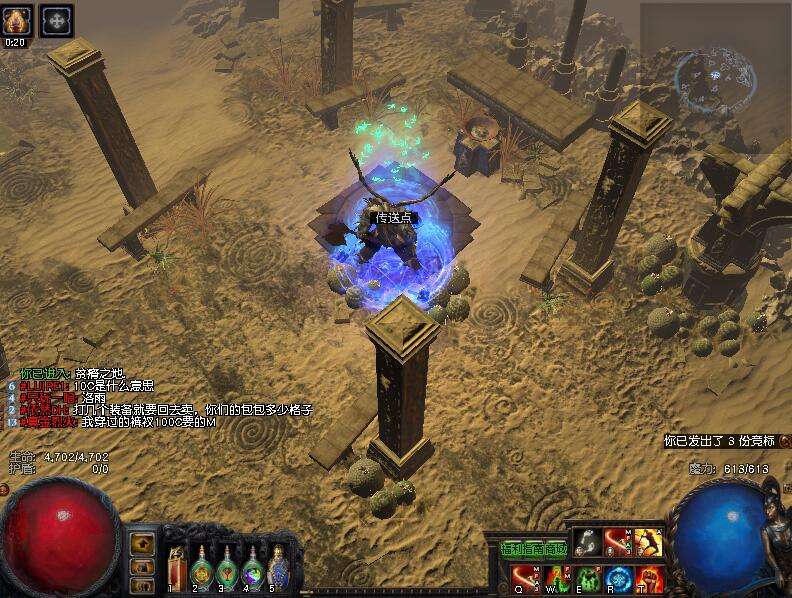Select the footprints move skill icon
This screenshot has width=792, height=598.
click(x=588, y=543)
